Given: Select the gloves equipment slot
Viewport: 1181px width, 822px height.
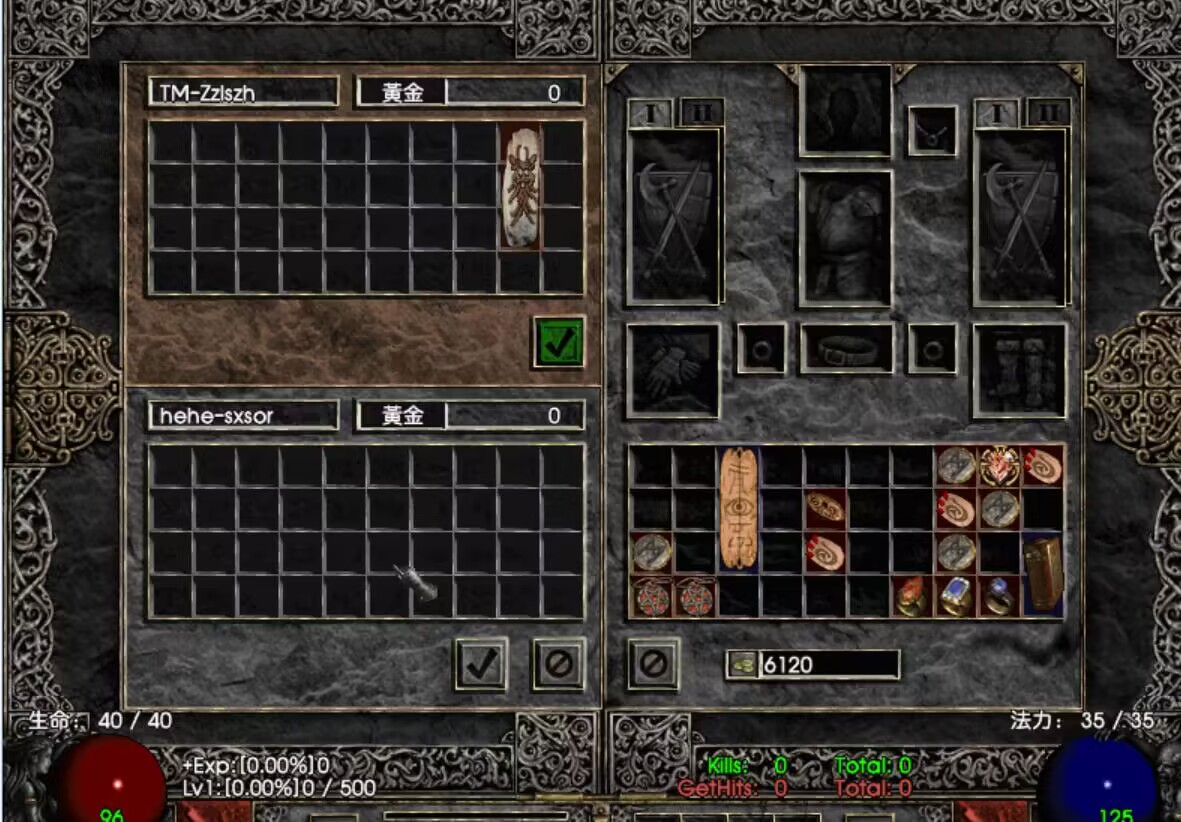Looking at the screenshot, I should [x=673, y=370].
